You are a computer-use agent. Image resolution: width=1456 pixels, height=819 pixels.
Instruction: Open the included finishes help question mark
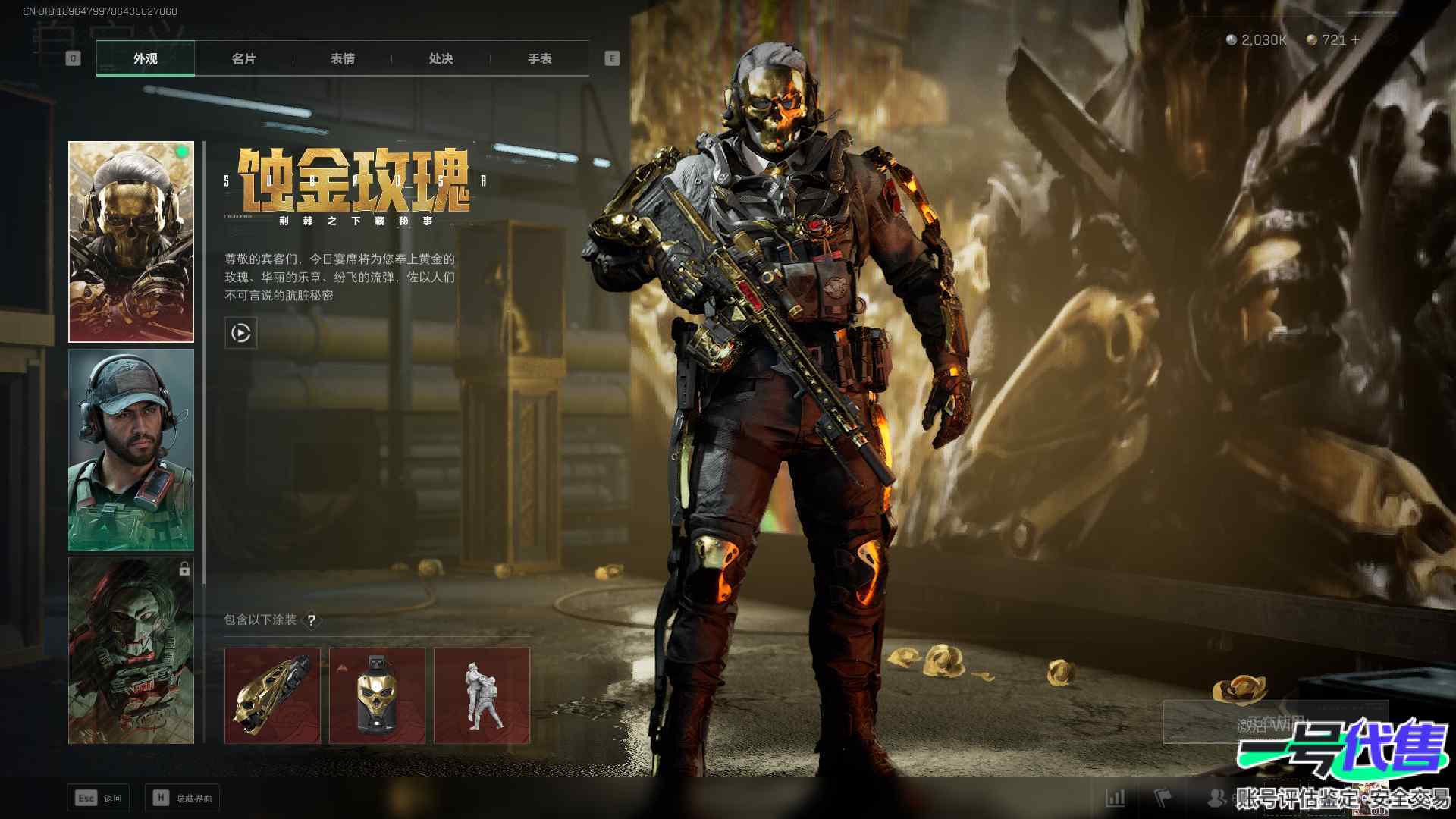[311, 620]
